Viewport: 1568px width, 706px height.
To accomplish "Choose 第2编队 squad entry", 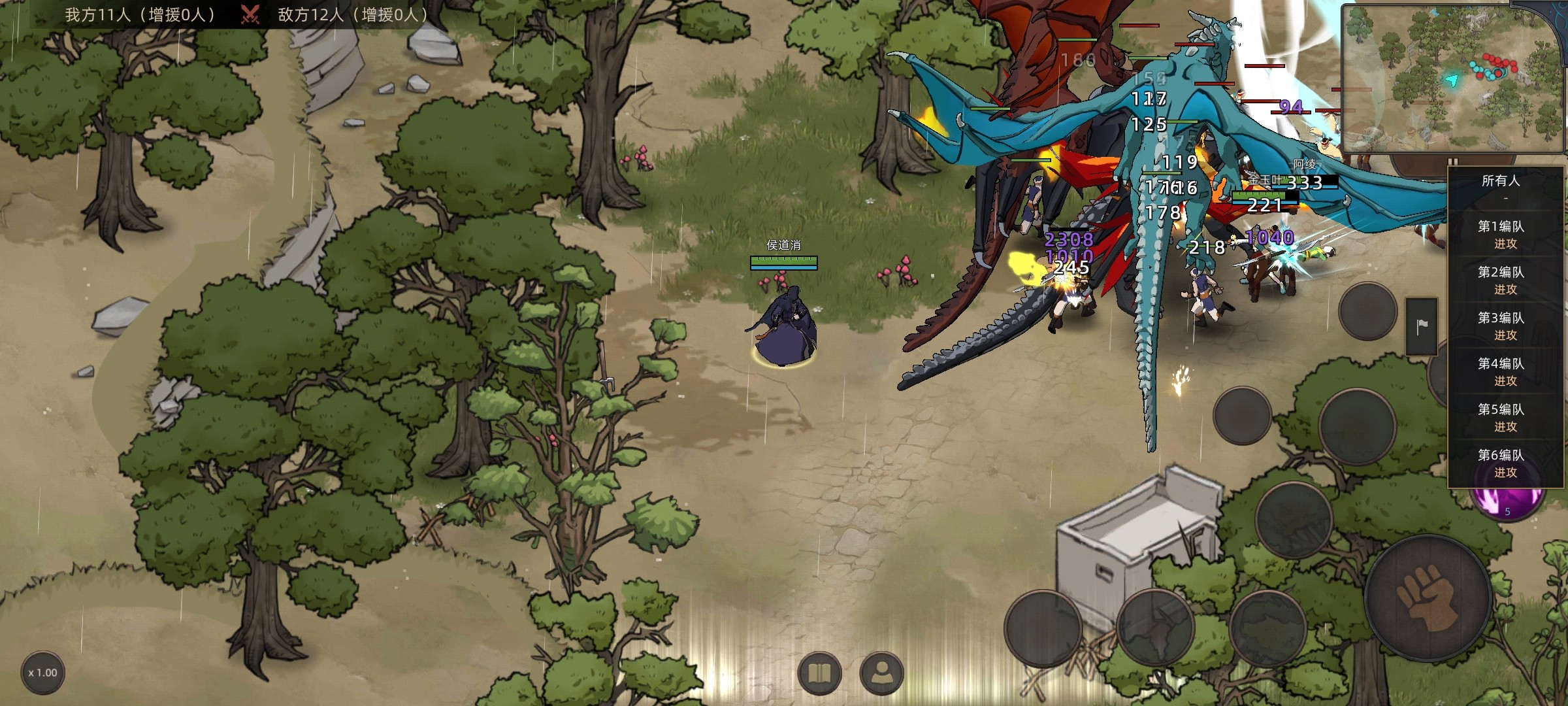I will pyautogui.click(x=1501, y=280).
